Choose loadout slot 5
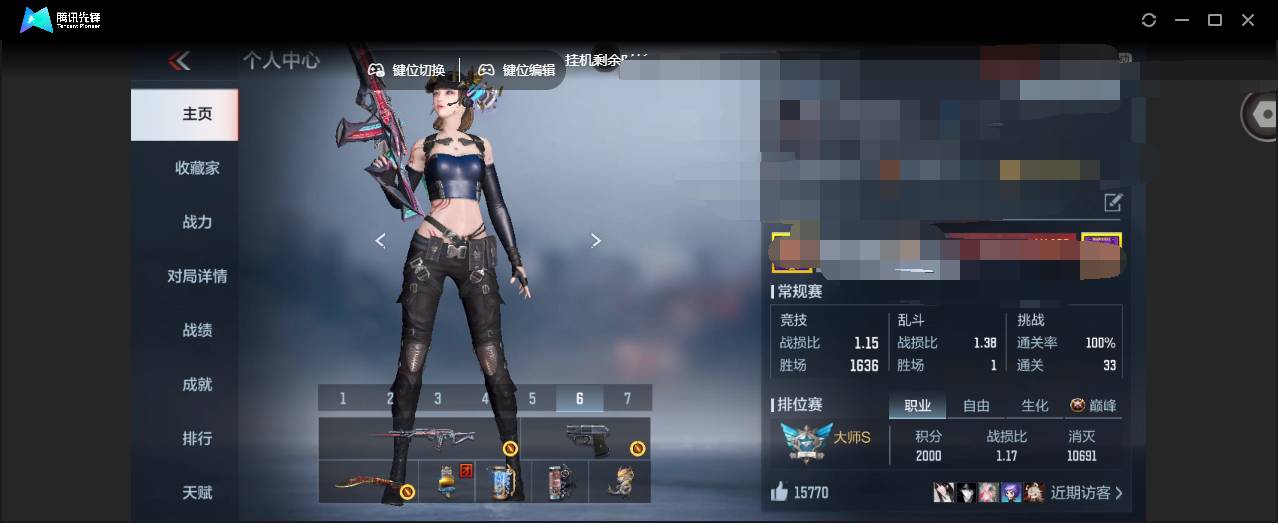Screen dimensions: 1278x523 point(532,398)
